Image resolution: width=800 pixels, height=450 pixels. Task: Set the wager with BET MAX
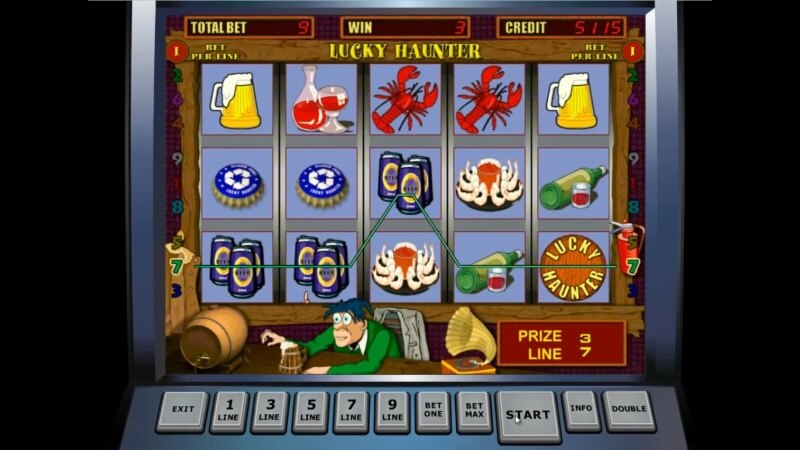click(474, 411)
